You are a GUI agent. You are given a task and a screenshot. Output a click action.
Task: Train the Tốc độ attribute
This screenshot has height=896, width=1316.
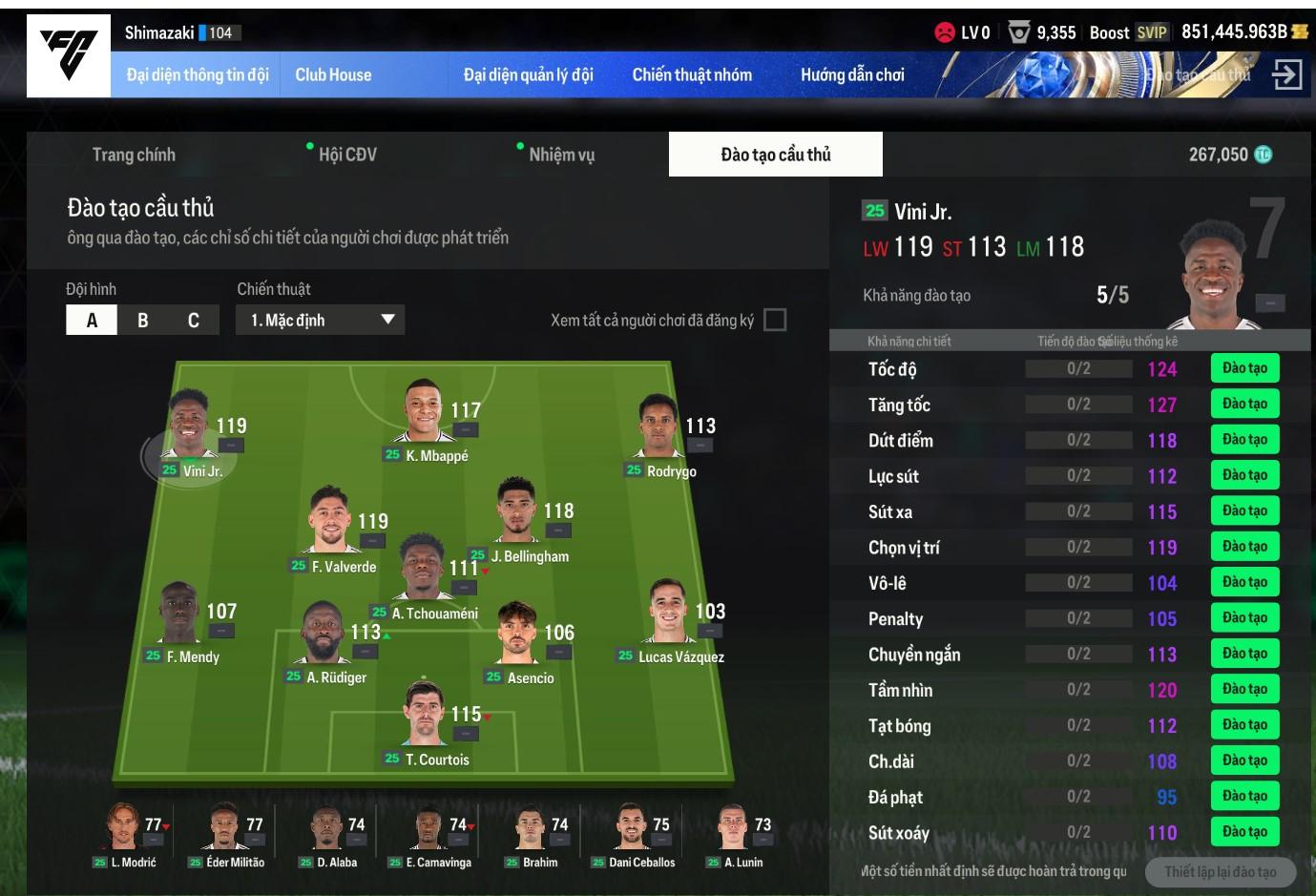[1244, 368]
